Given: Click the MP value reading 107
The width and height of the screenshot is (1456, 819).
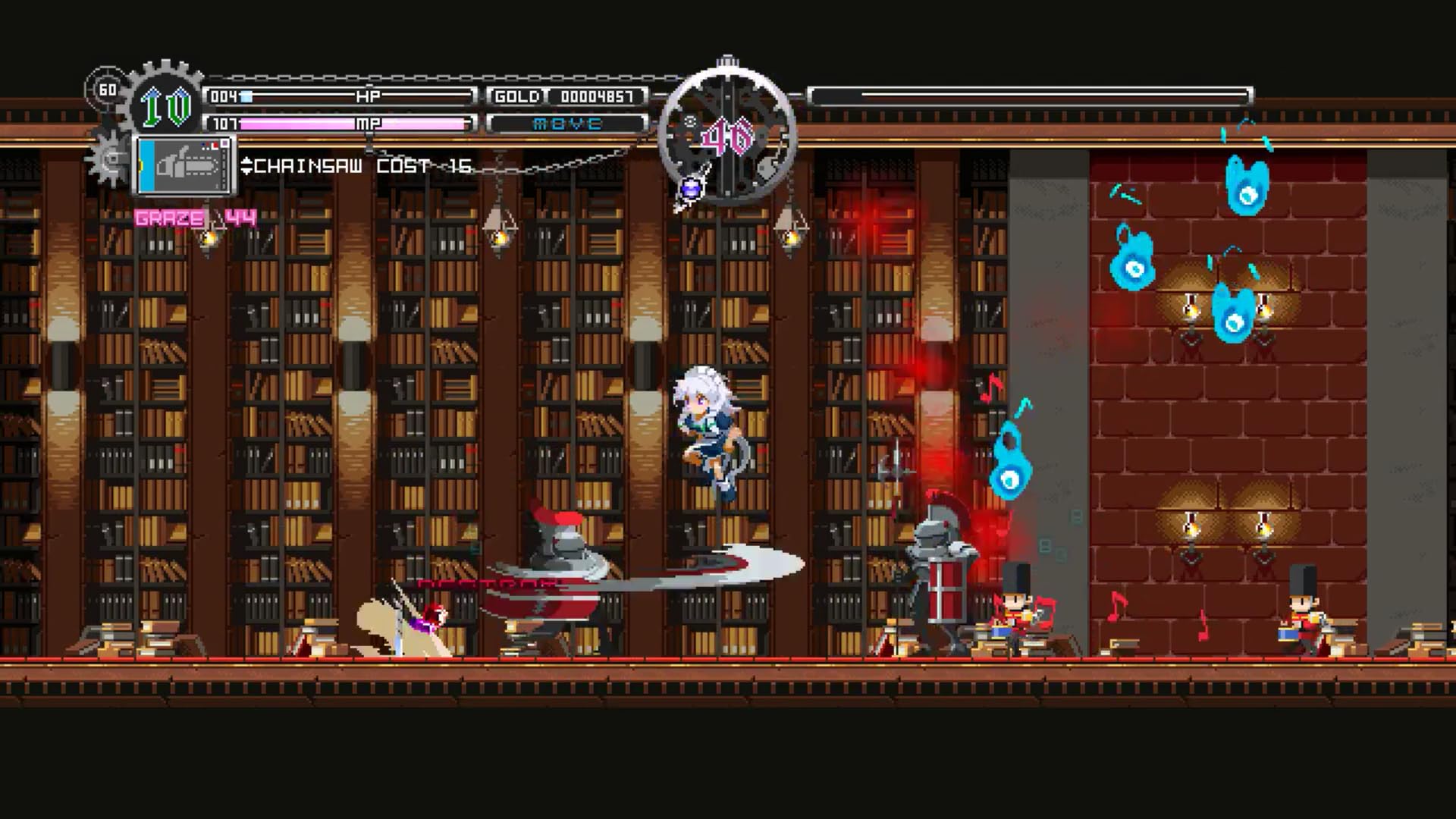Looking at the screenshot, I should click(224, 123).
